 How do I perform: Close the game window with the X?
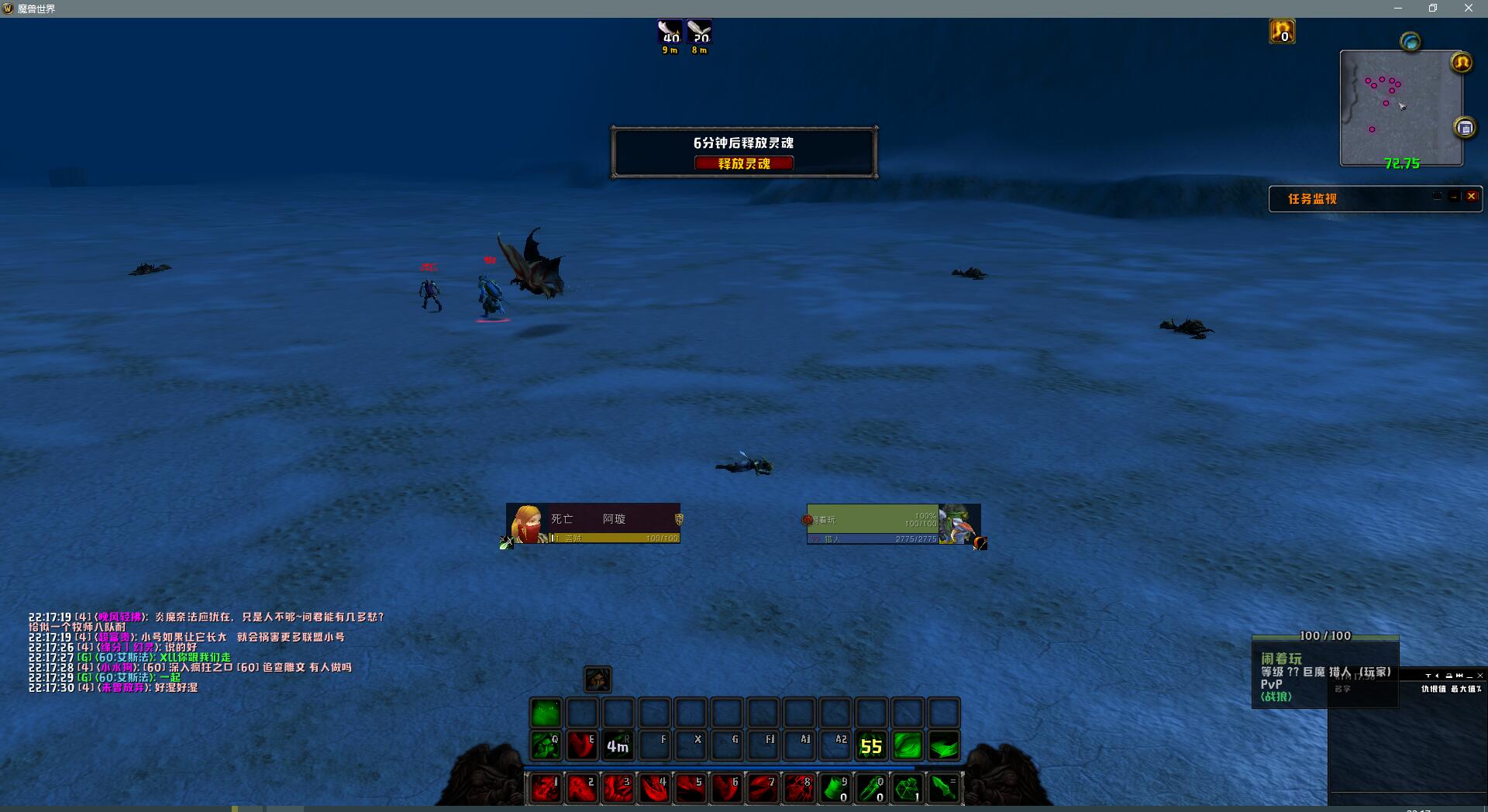(1468, 9)
